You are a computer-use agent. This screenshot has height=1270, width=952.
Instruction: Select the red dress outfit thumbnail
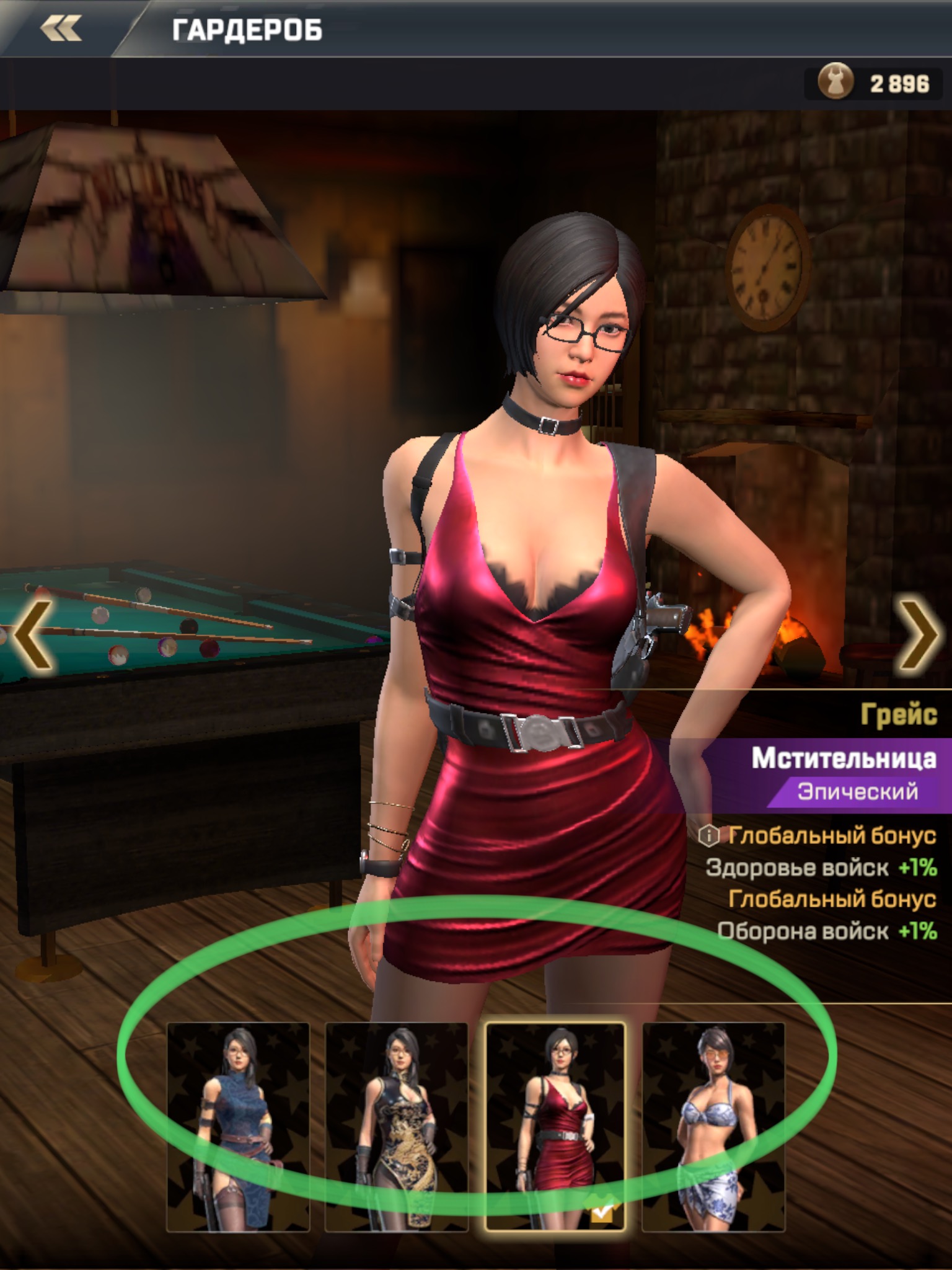coord(555,1126)
